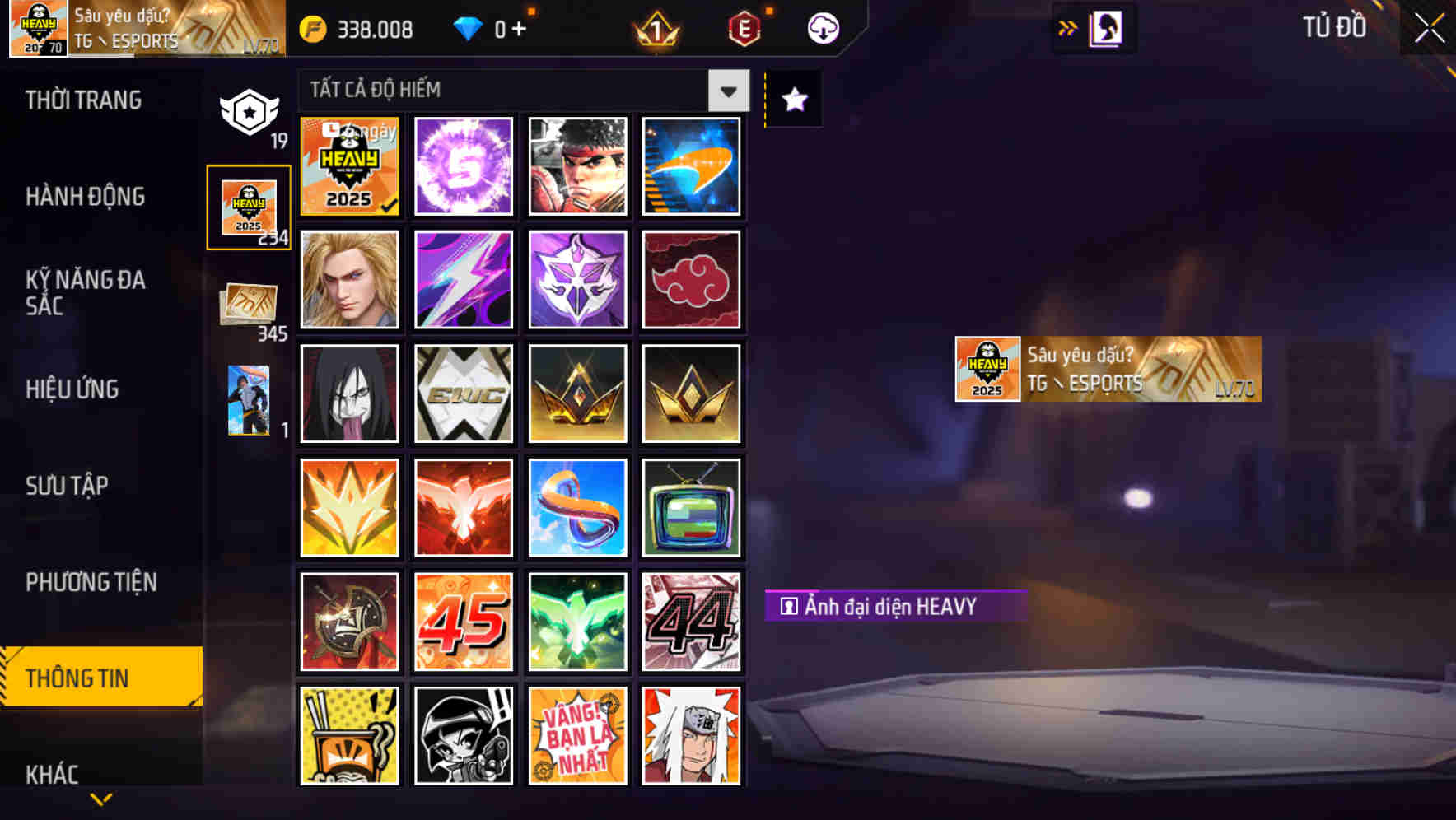1456x820 pixels.
Task: Click the E-pass badge icon
Action: tap(742, 27)
